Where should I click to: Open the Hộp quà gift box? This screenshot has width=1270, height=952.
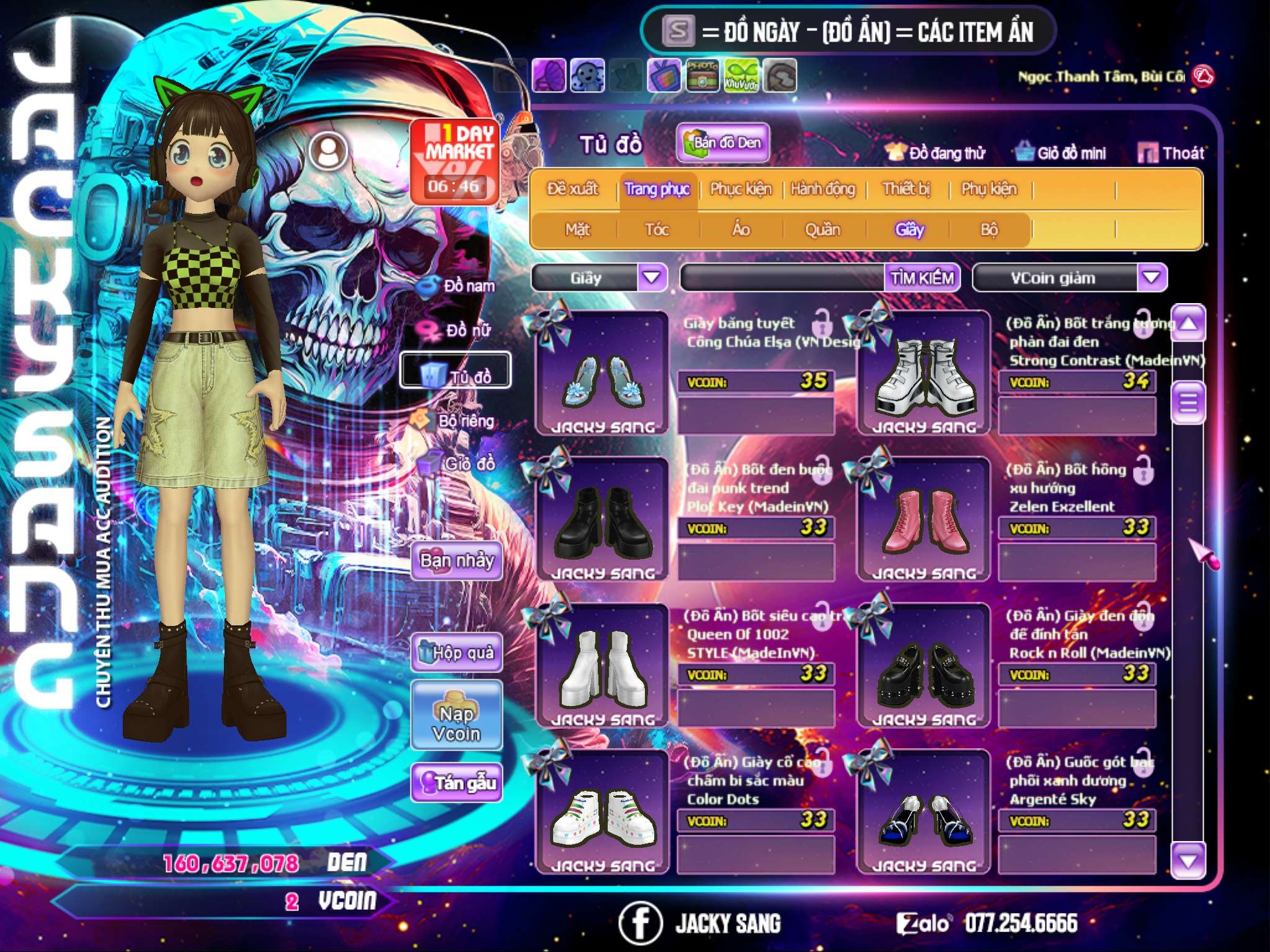point(457,653)
